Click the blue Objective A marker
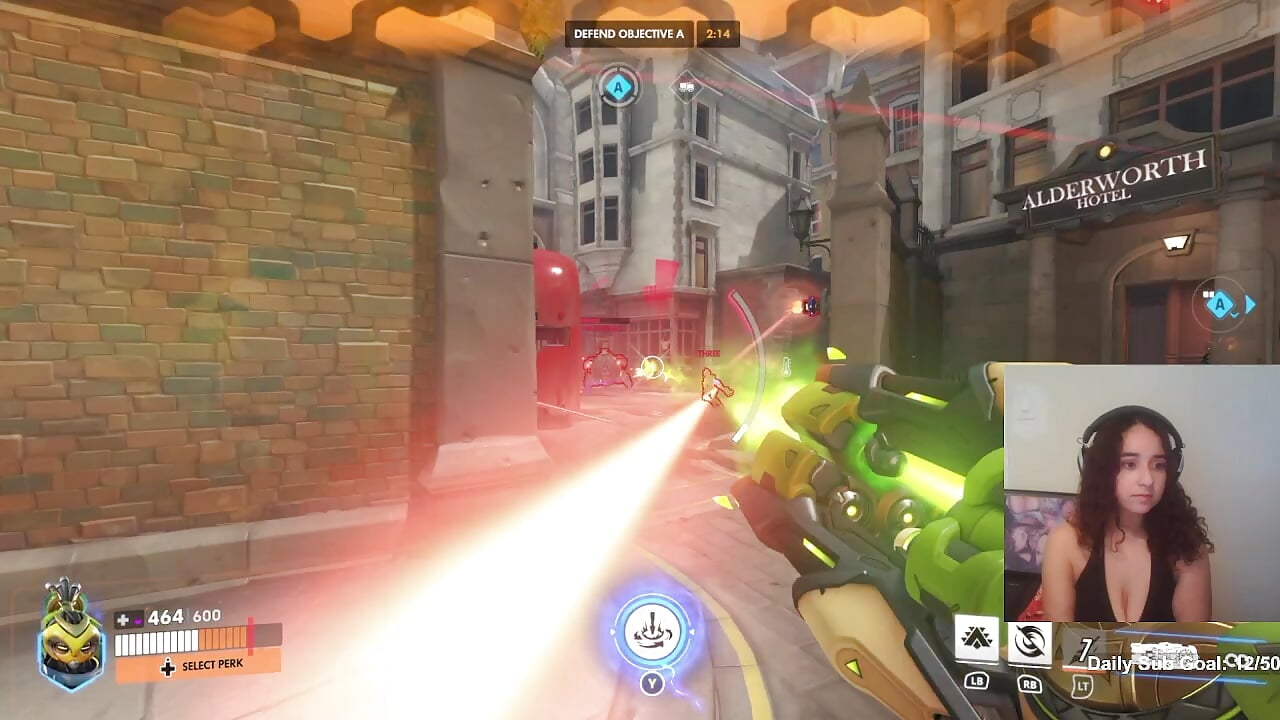The image size is (1280, 720). point(618,87)
